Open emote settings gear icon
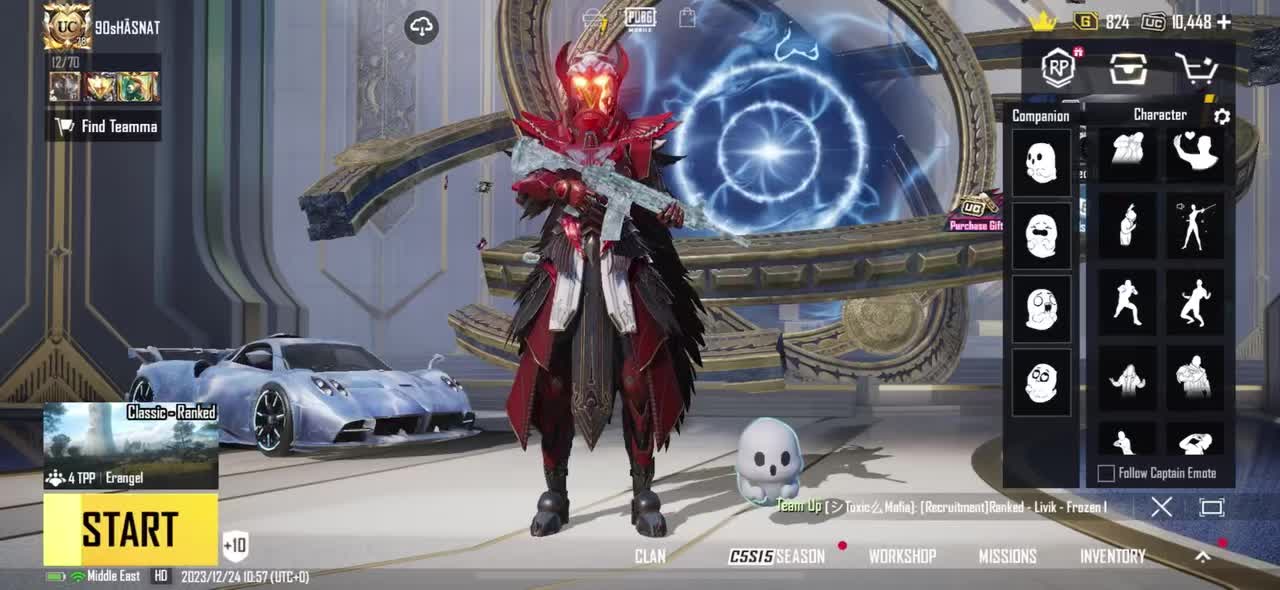The height and width of the screenshot is (590, 1280). pos(1221,117)
